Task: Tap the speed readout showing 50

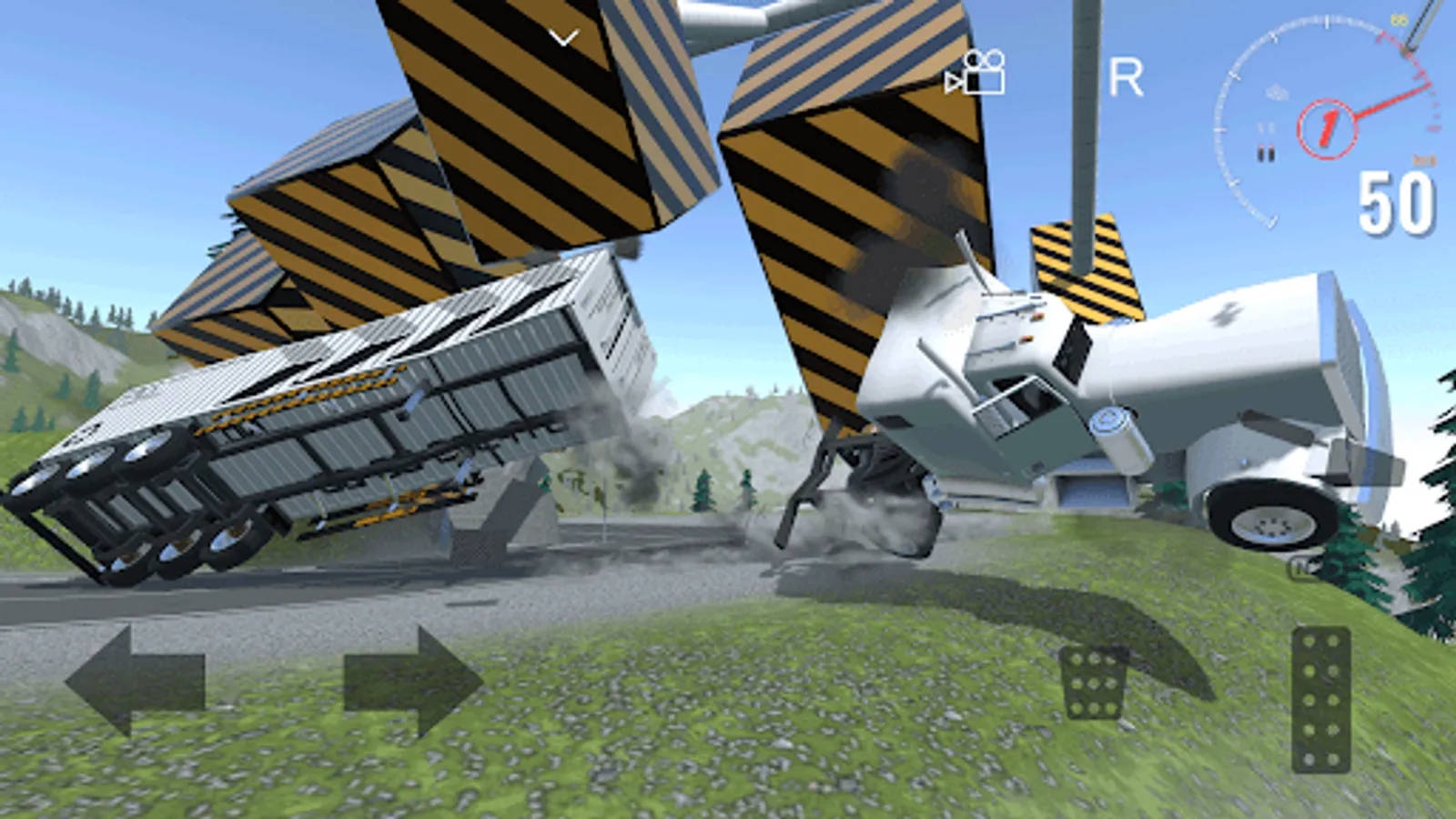Action: [x=1396, y=197]
